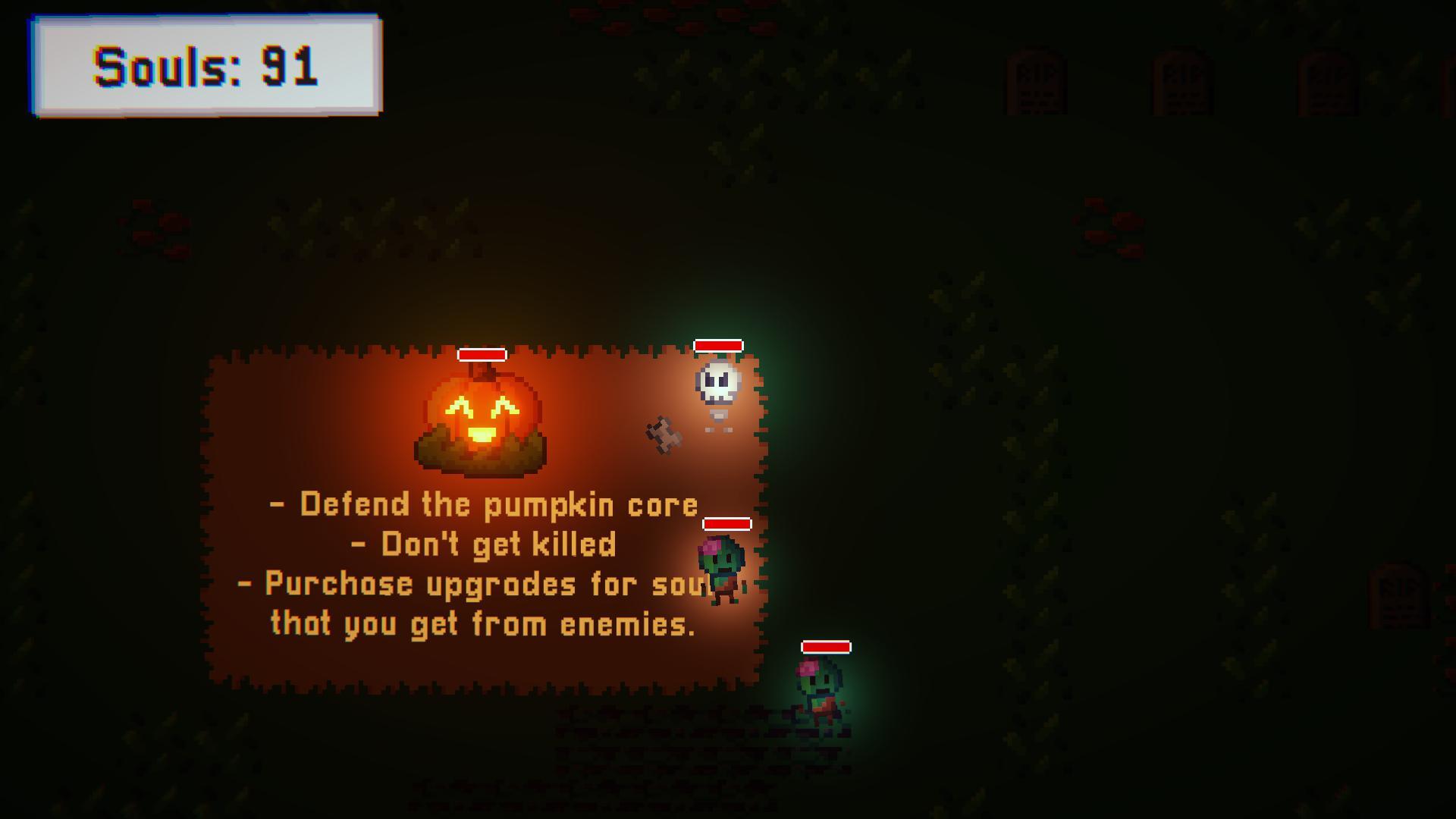Click the bone item beside the skeleton
The height and width of the screenshot is (819, 1456).
pyautogui.click(x=661, y=434)
